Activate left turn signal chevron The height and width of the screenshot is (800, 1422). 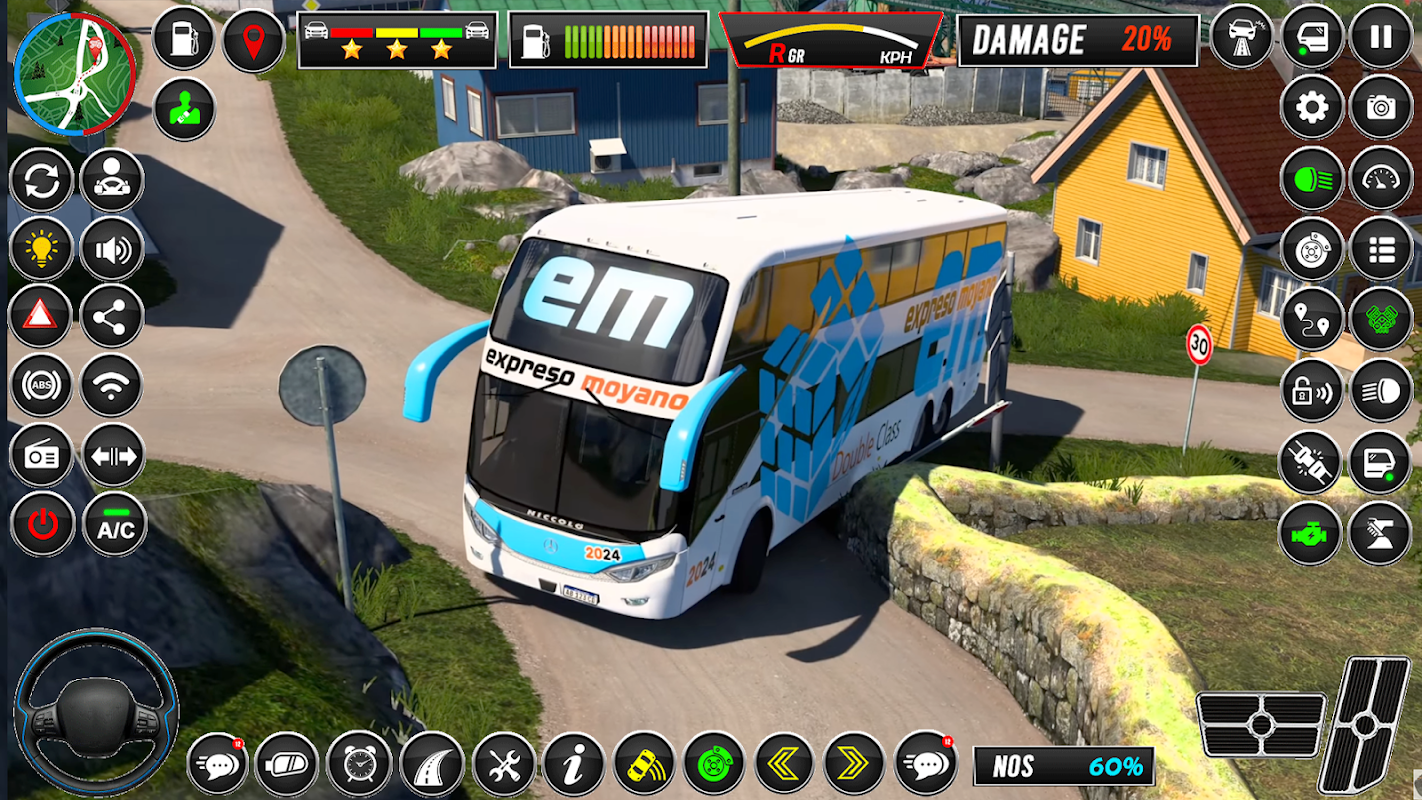point(784,764)
